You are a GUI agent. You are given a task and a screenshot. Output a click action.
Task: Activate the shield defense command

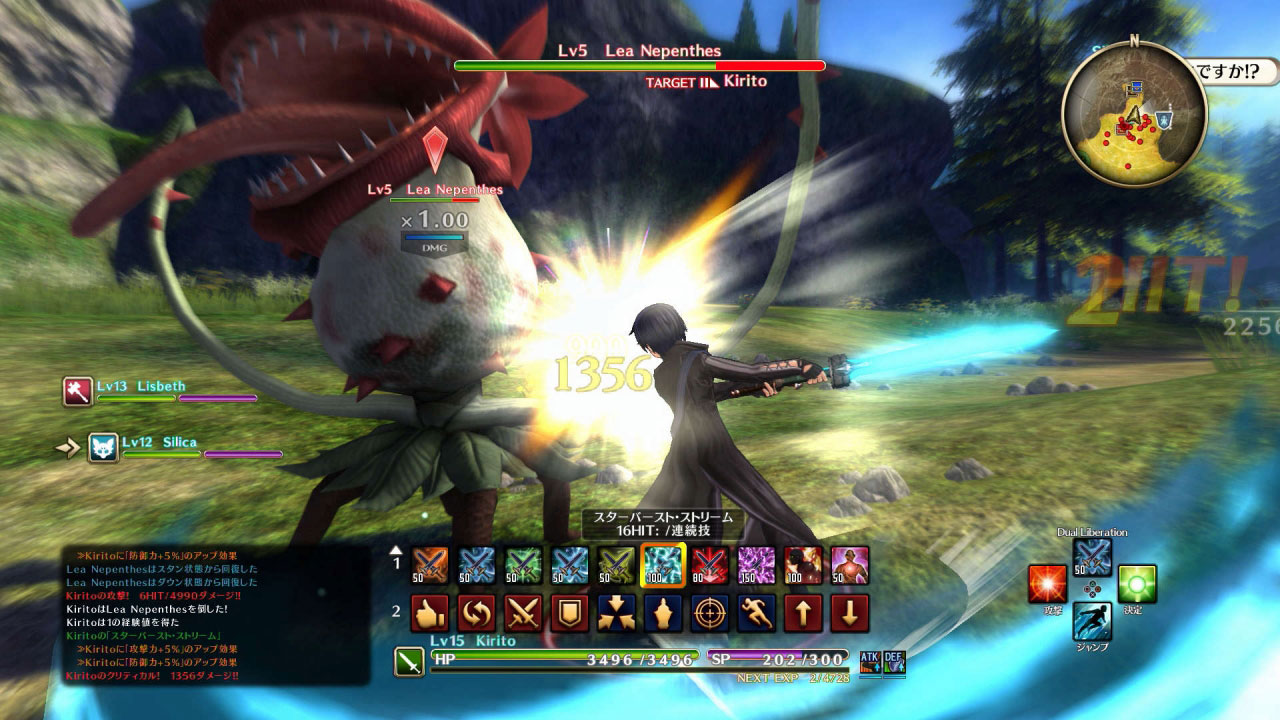coord(570,613)
